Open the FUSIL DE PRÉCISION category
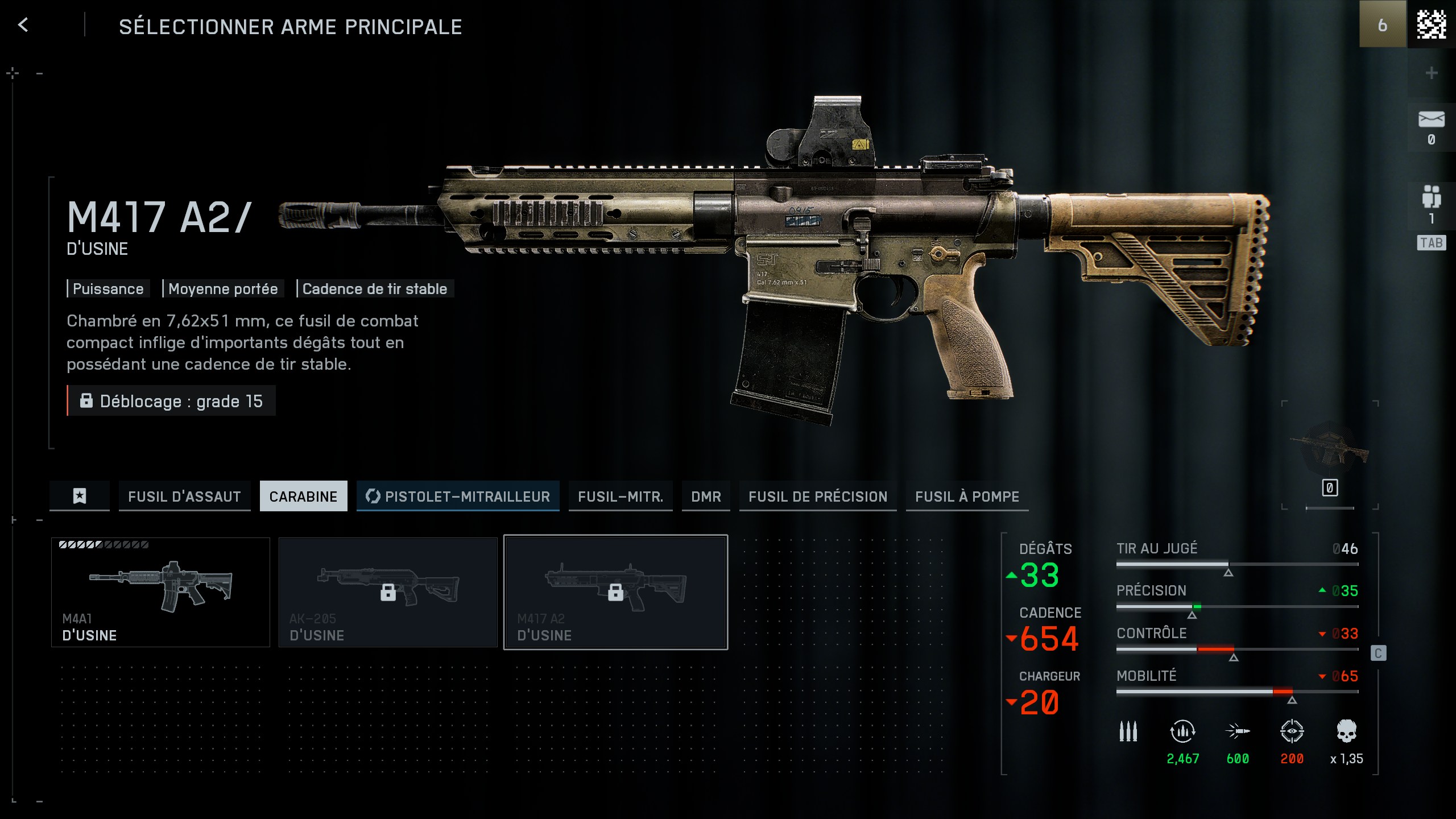This screenshot has width=1456, height=819. [x=818, y=496]
